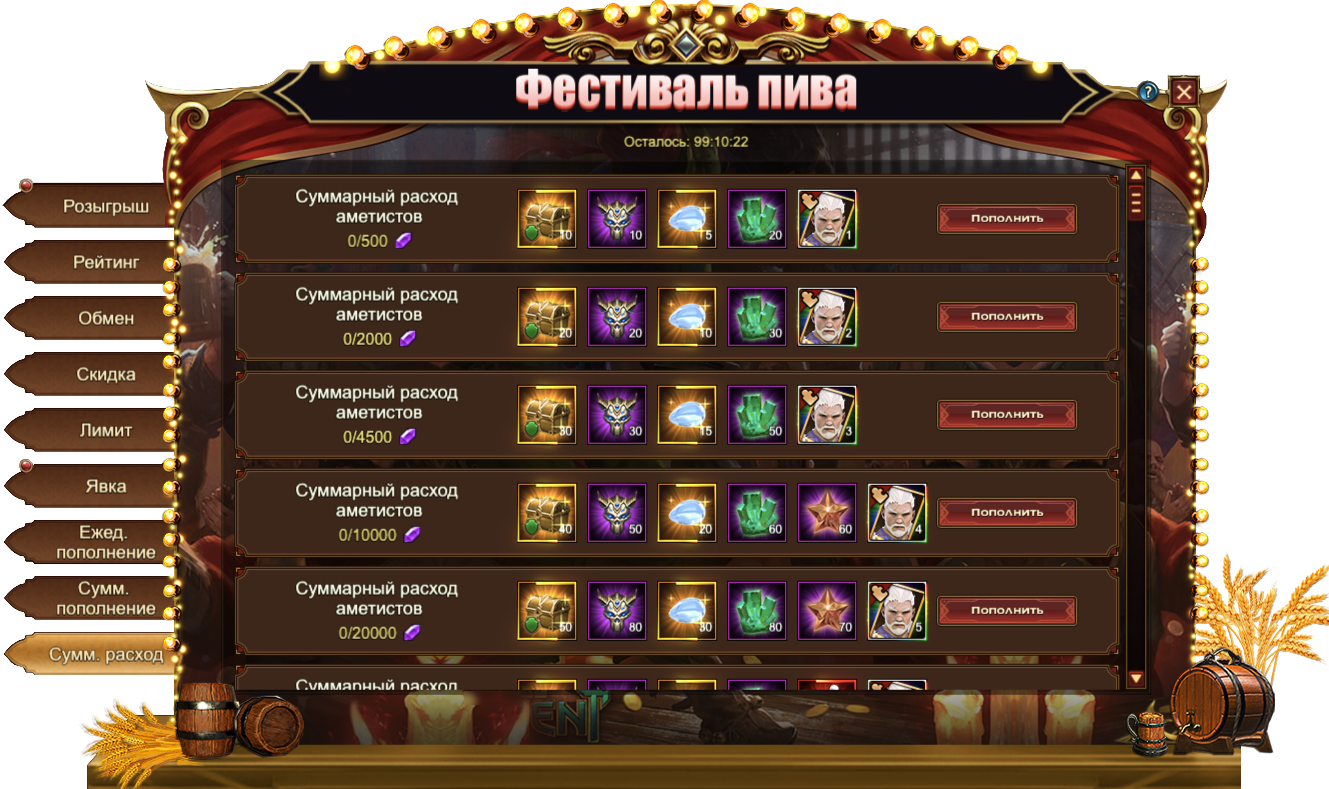This screenshot has height=789, width=1329.
Task: Inspect the star reward in 0/10000 row
Action: point(826,512)
